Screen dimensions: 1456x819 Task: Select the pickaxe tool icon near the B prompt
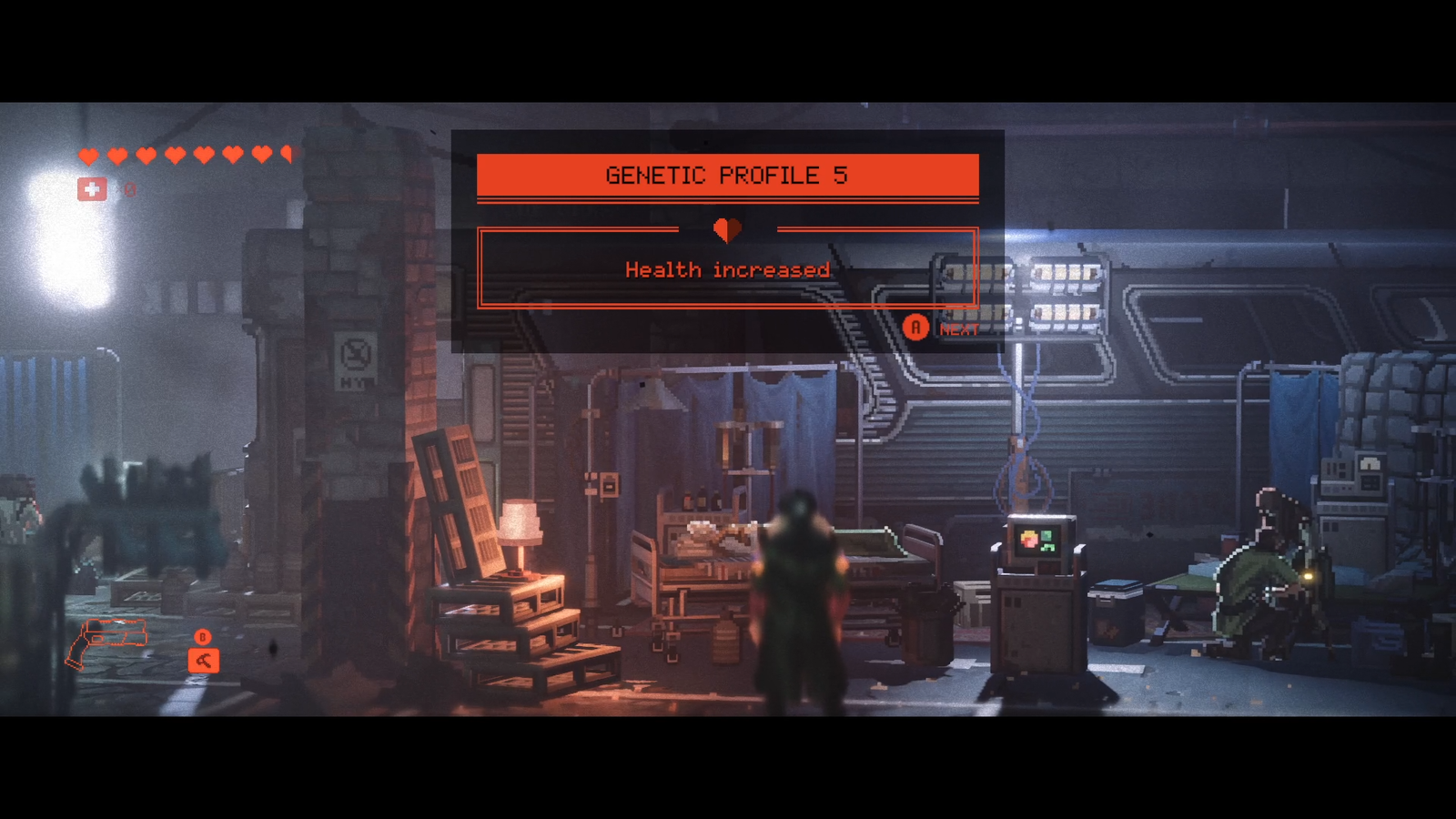(x=205, y=662)
